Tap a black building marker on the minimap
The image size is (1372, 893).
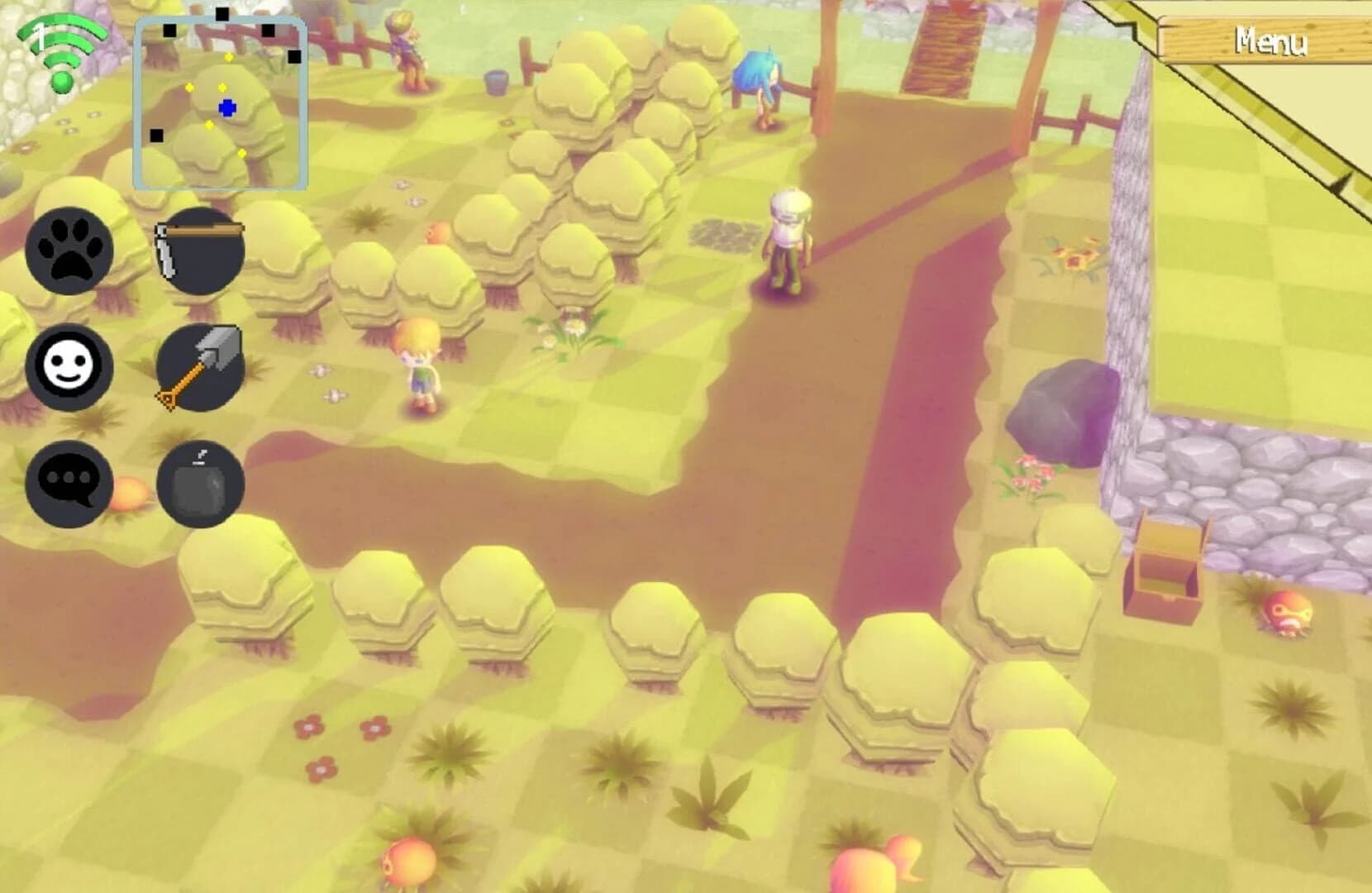click(x=169, y=31)
